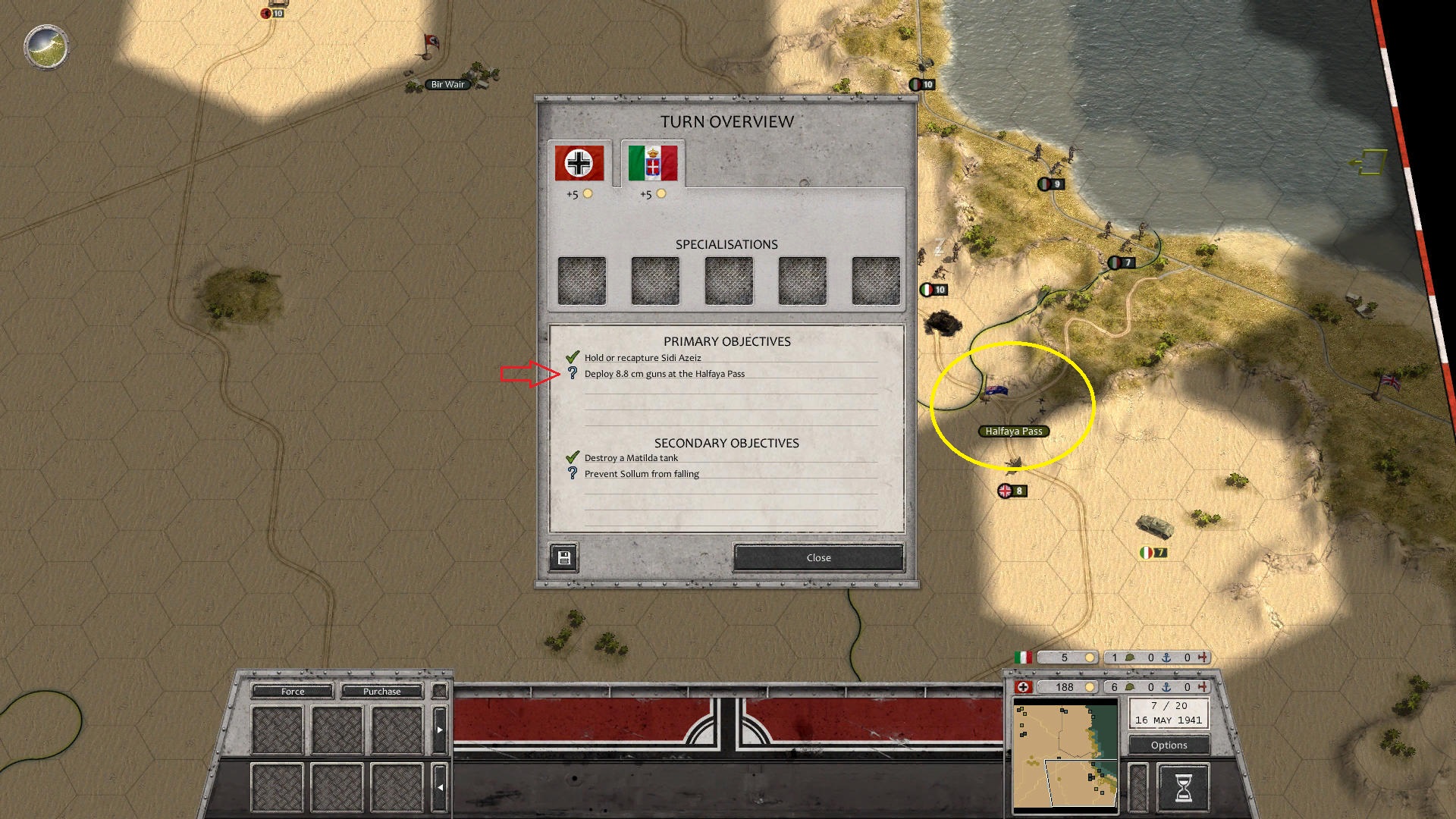The image size is (1456, 819).
Task: Close the Turn Overview dialog
Action: pos(818,557)
